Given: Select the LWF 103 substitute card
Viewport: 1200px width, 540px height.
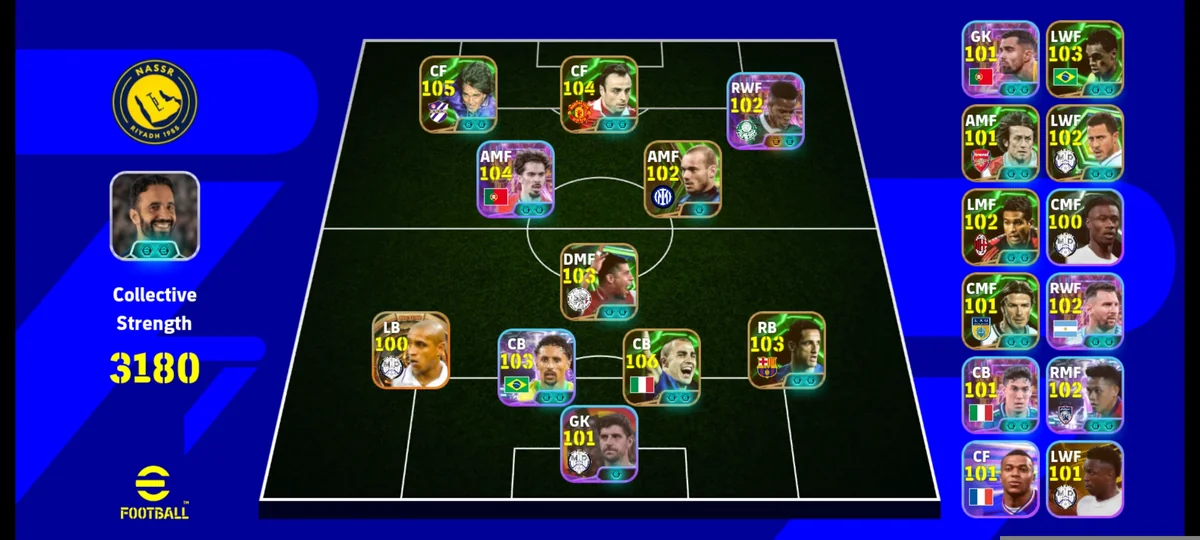Looking at the screenshot, I should pyautogui.click(x=1084, y=58).
